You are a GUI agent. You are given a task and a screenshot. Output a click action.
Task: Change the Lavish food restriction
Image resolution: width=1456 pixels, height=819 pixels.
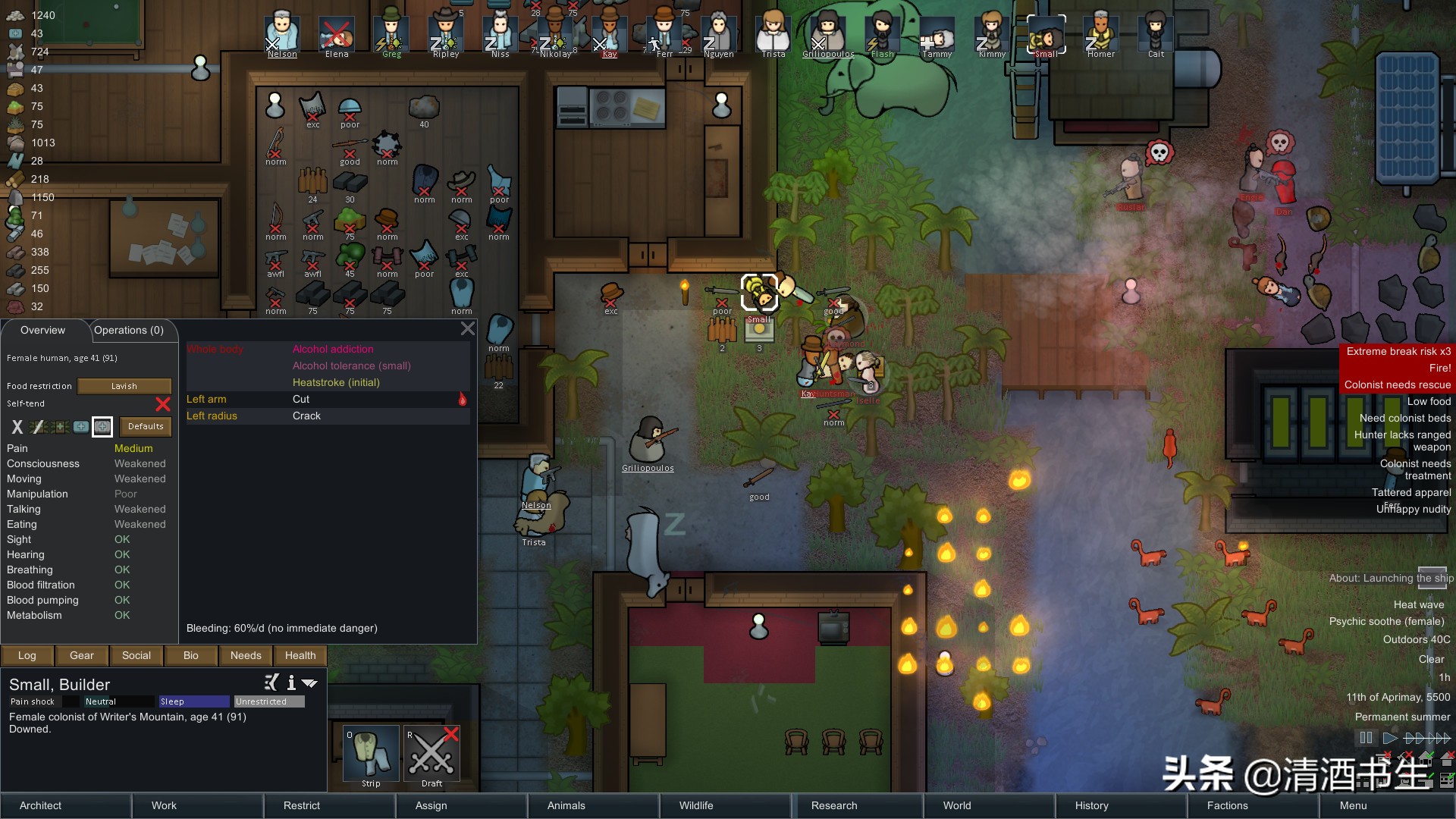point(124,386)
